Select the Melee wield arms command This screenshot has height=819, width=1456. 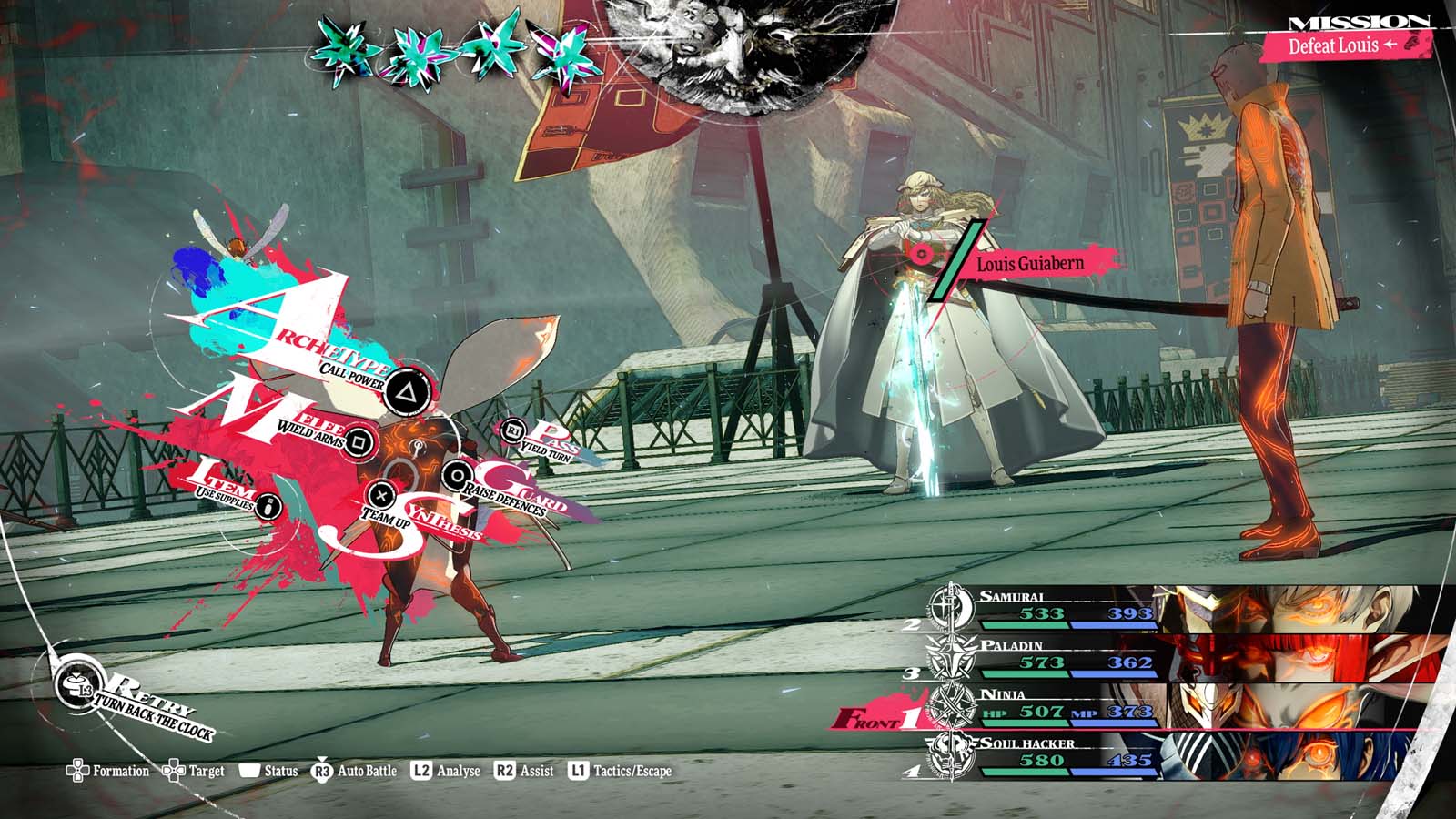pyautogui.click(x=359, y=442)
